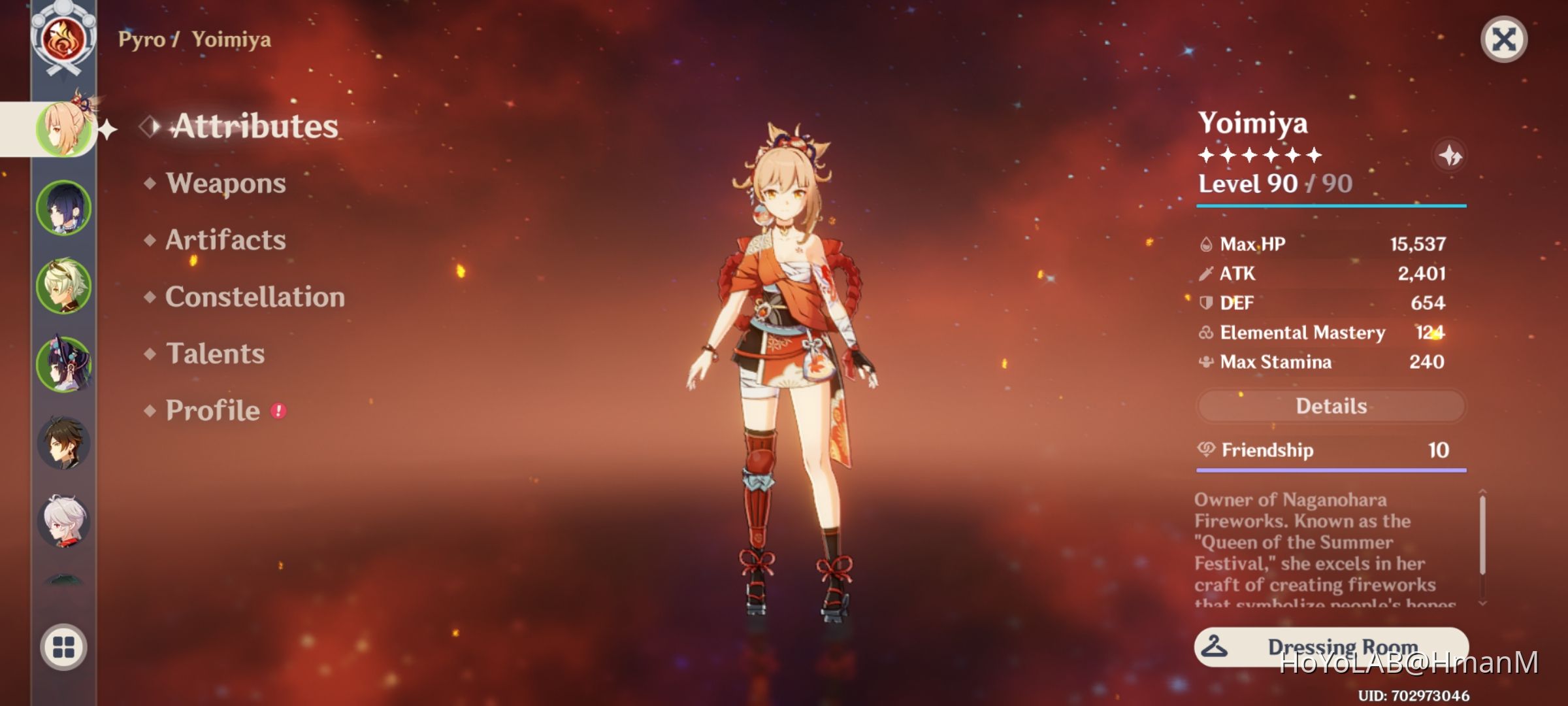Open the Details stat panel
The height and width of the screenshot is (706, 1568).
[1331, 406]
